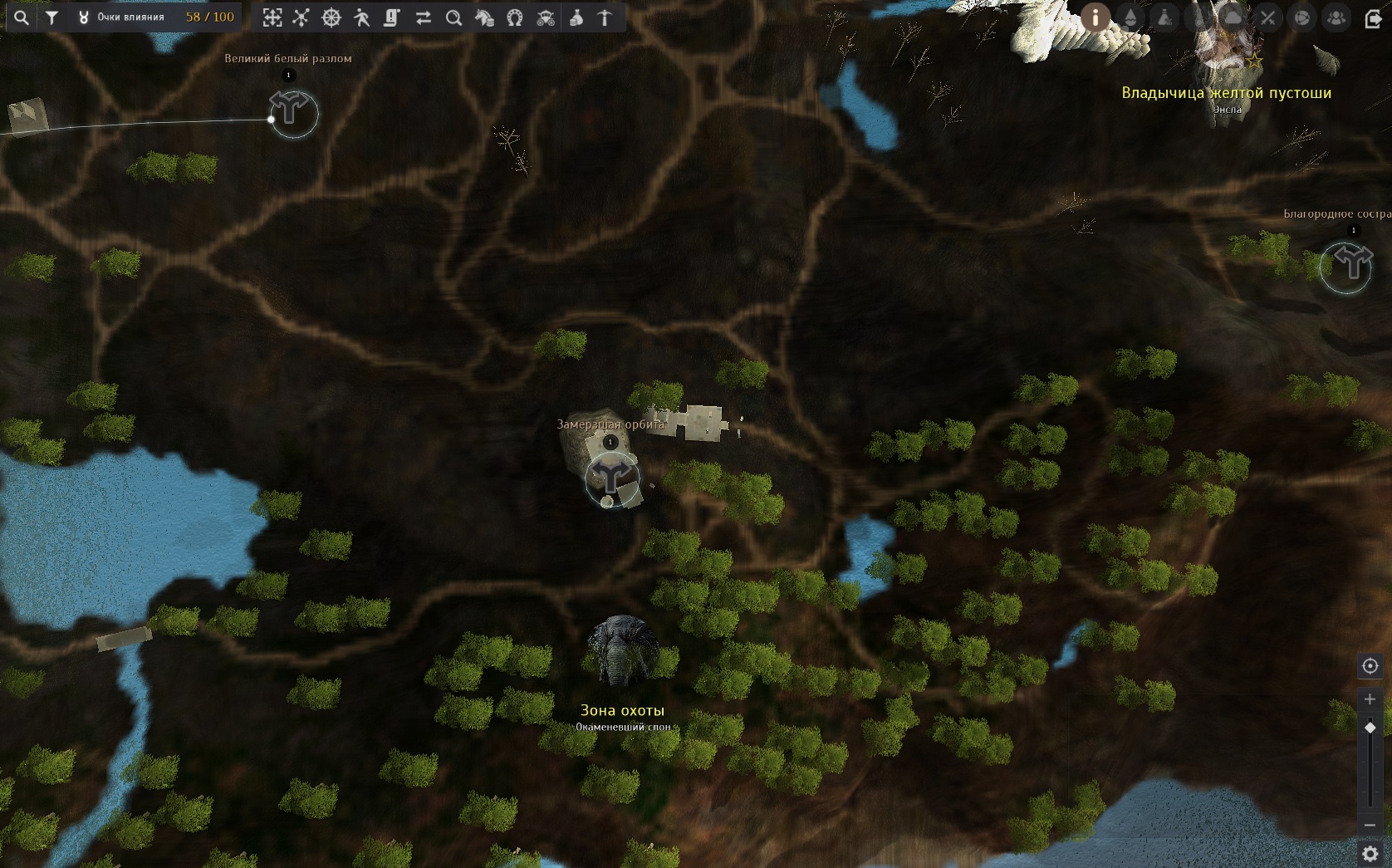This screenshot has height=868, width=1392.
Task: Open the horse coin stable market icon
Action: (484, 17)
